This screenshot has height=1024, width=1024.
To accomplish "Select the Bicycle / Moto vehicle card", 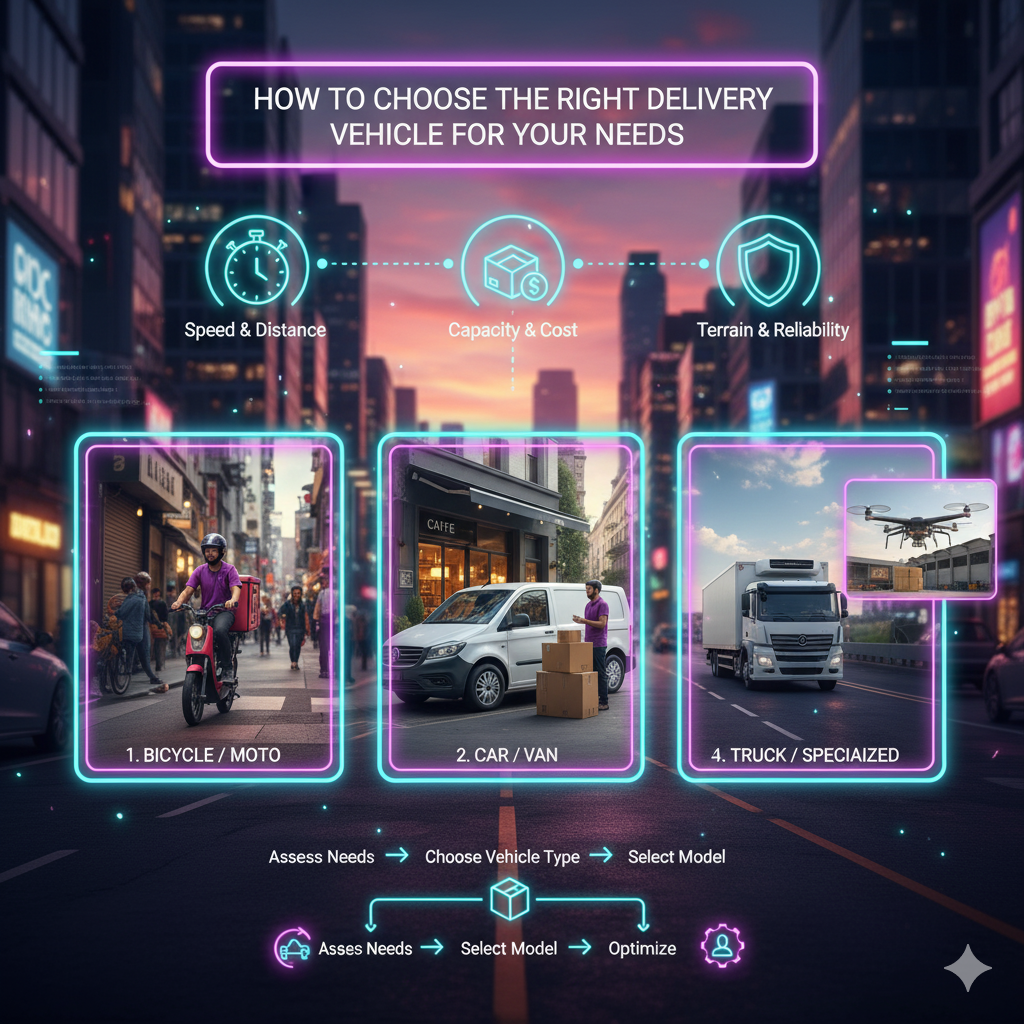I will pyautogui.click(x=209, y=607).
